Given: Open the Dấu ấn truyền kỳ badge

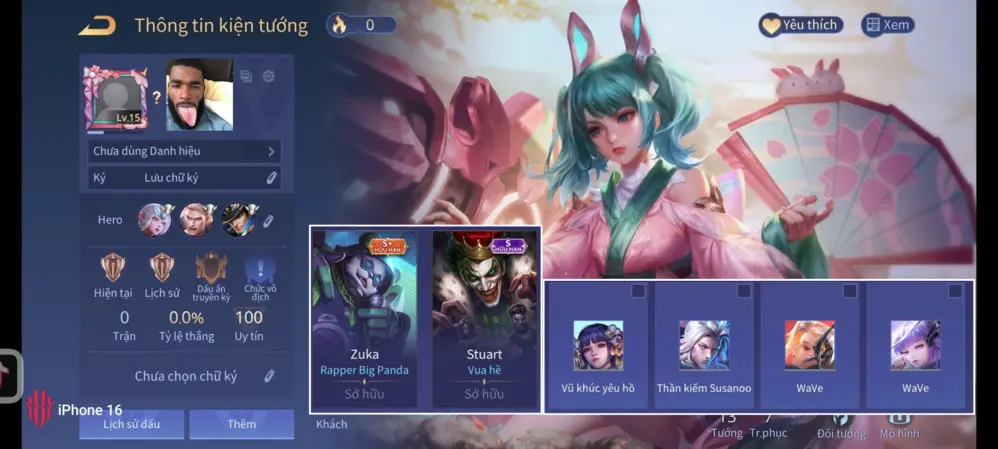Looking at the screenshot, I should pyautogui.click(x=211, y=269).
